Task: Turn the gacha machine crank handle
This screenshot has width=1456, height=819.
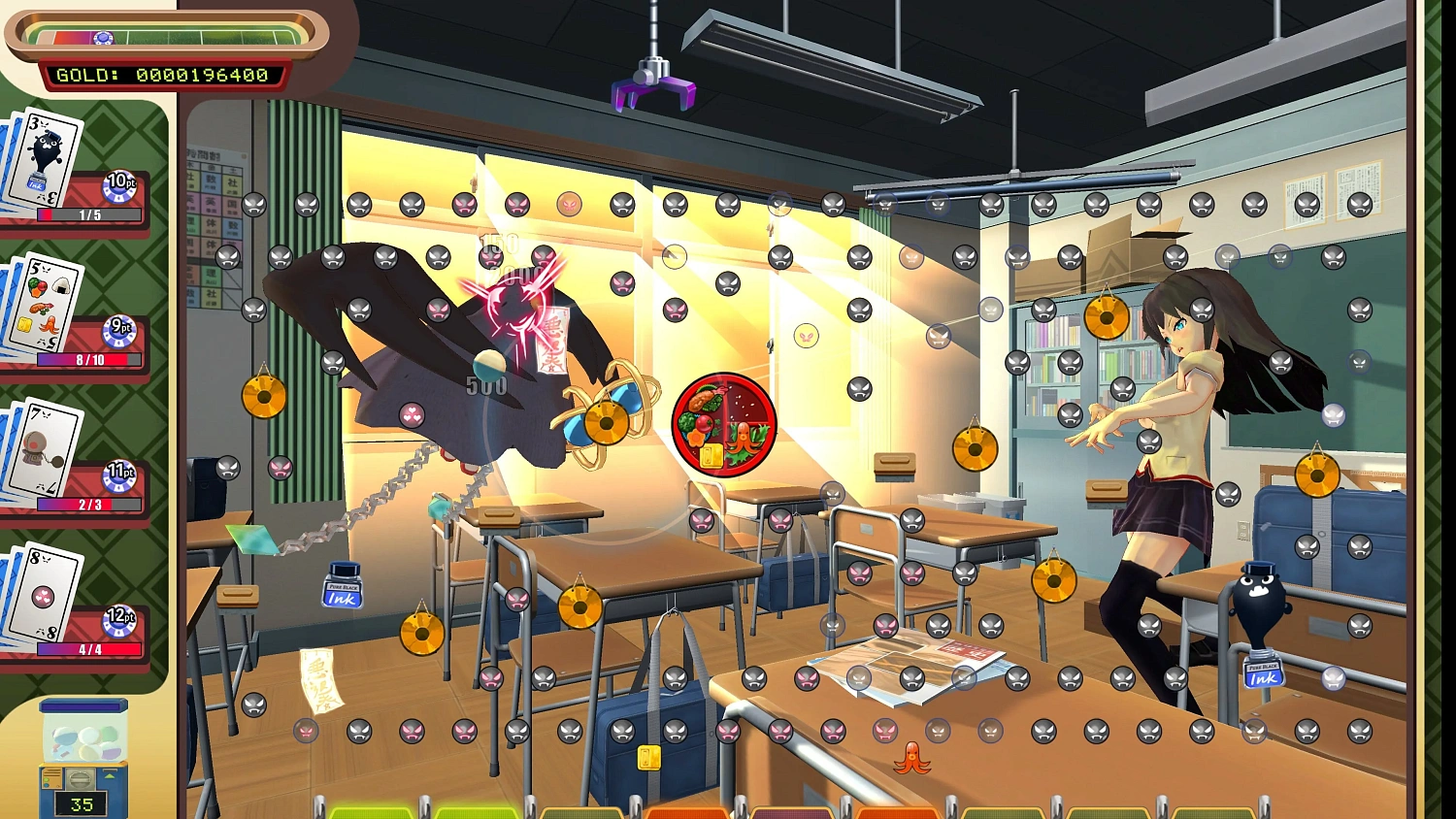Action: [x=80, y=781]
